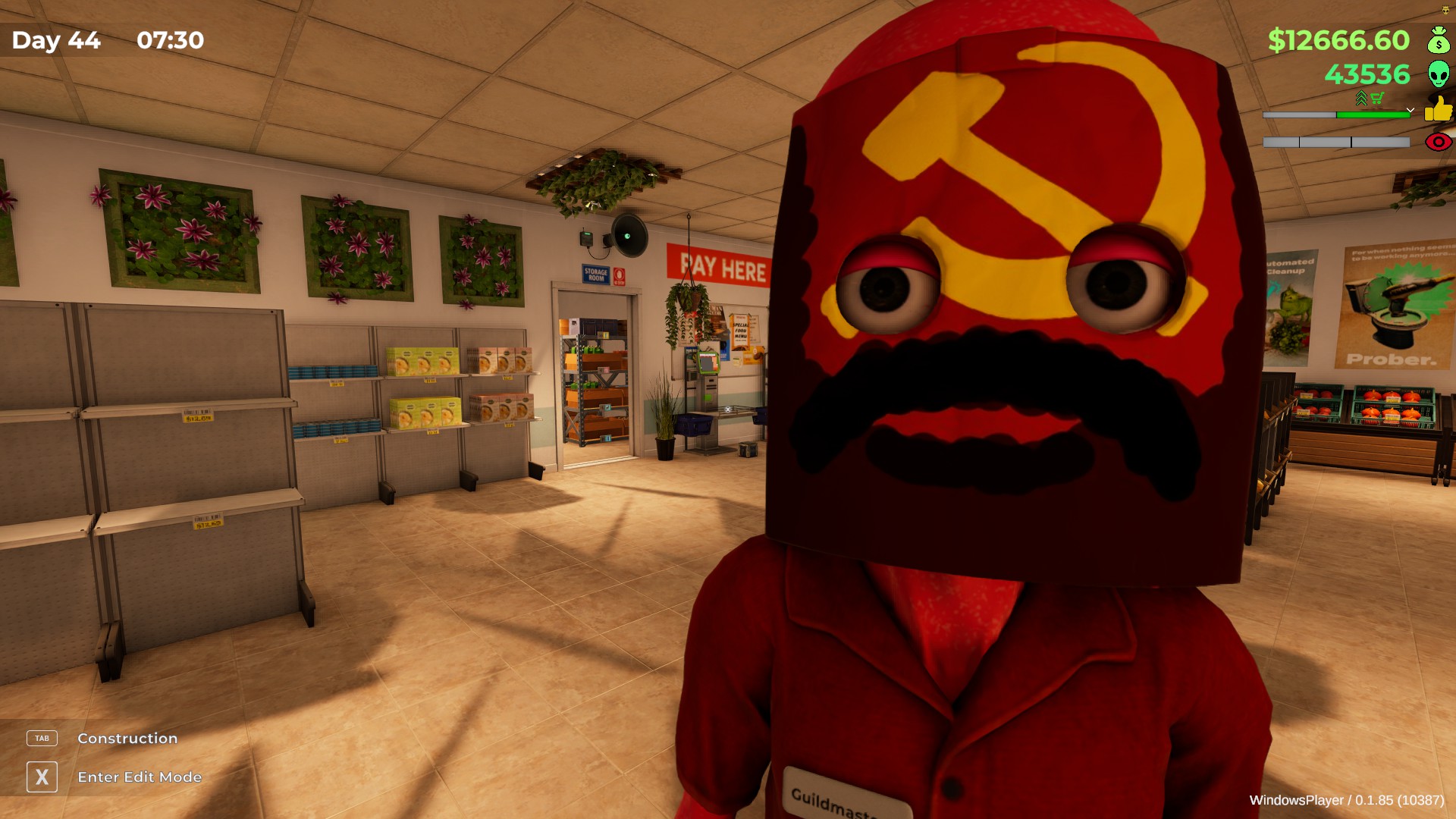The height and width of the screenshot is (819, 1456).
Task: Click the red eye icon
Action: point(1438,142)
